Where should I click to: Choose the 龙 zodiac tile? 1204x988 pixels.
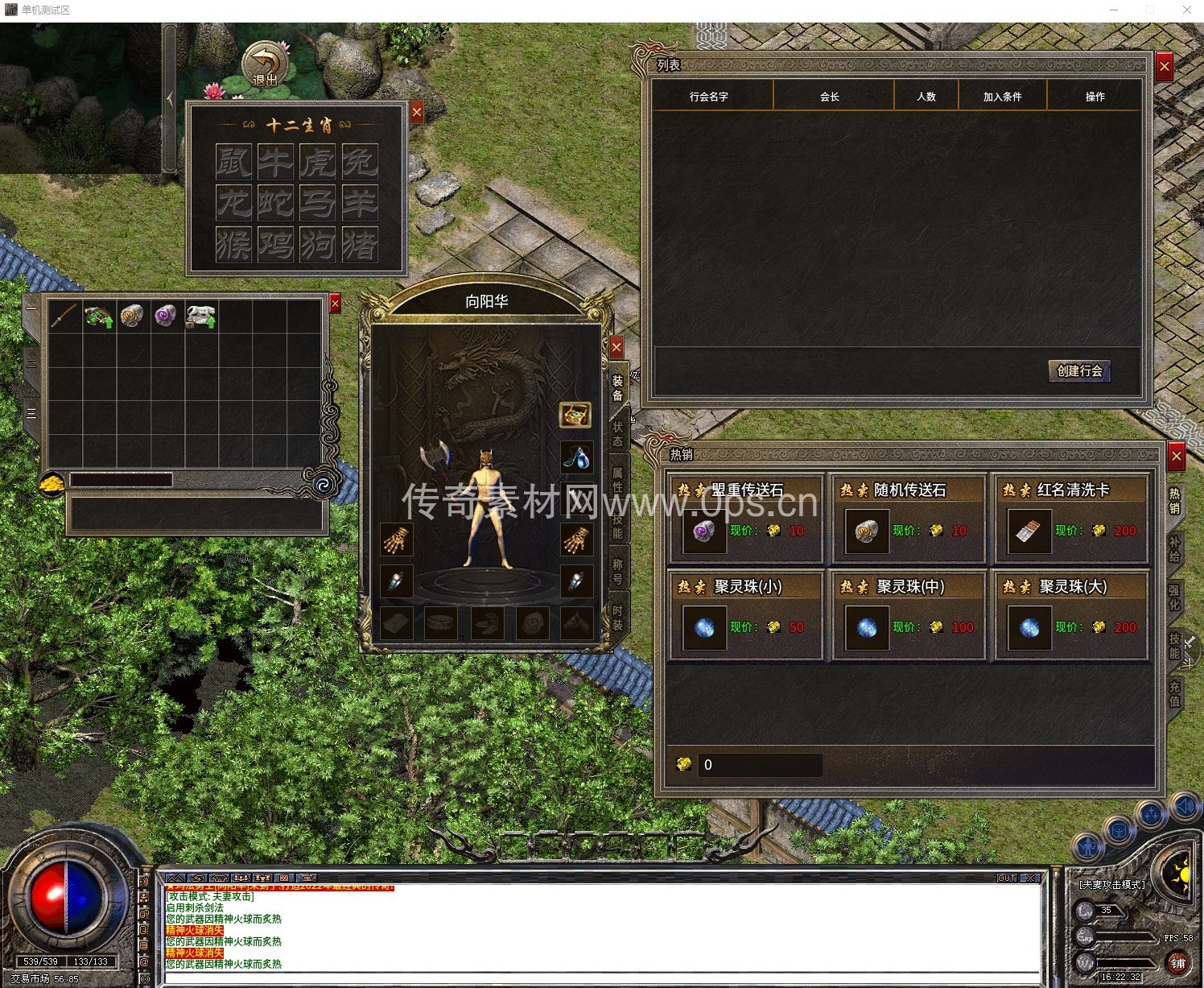(233, 203)
